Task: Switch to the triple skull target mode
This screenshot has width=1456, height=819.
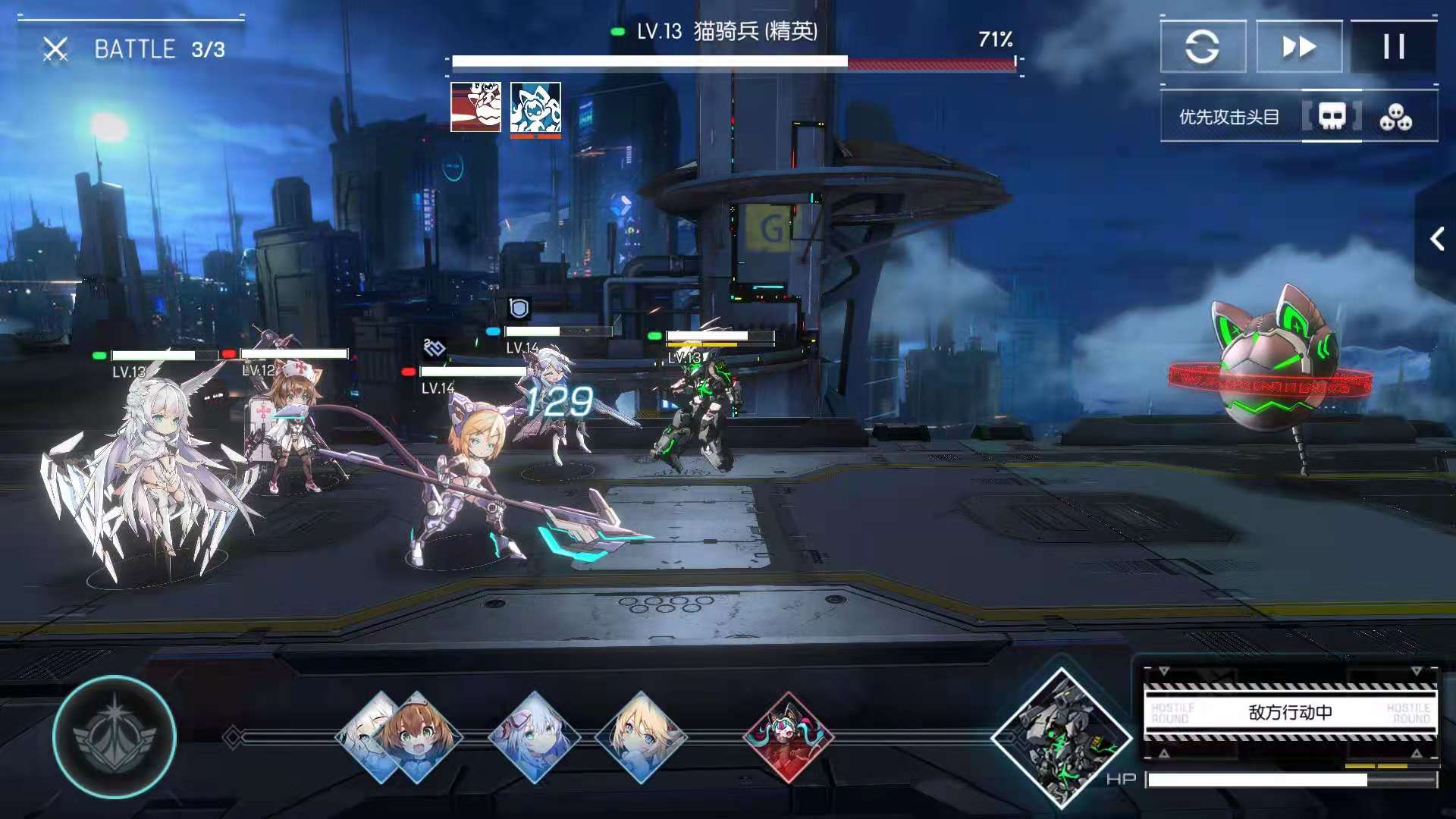Action: pos(1395,117)
